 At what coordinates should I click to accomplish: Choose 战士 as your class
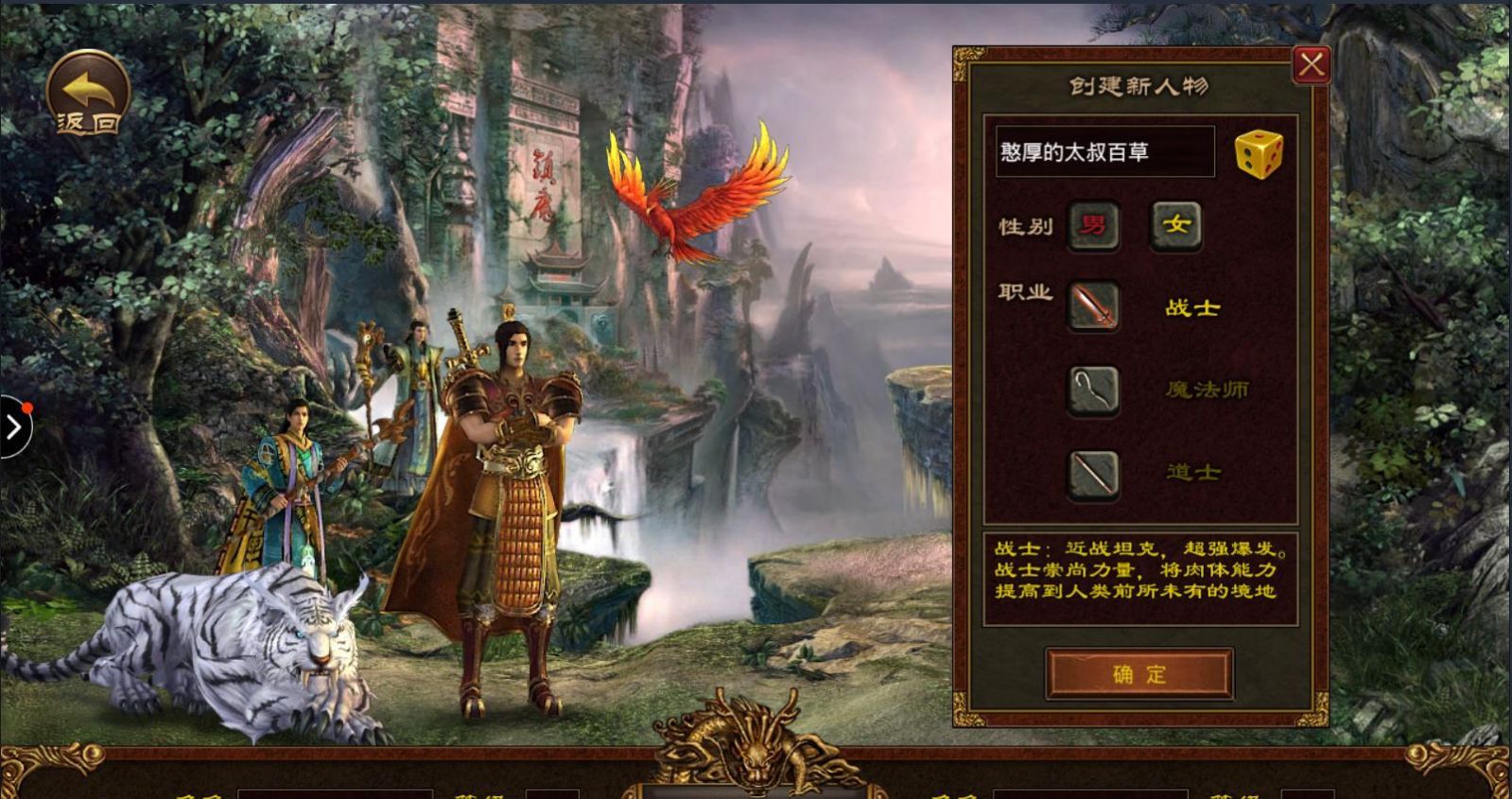1190,307
